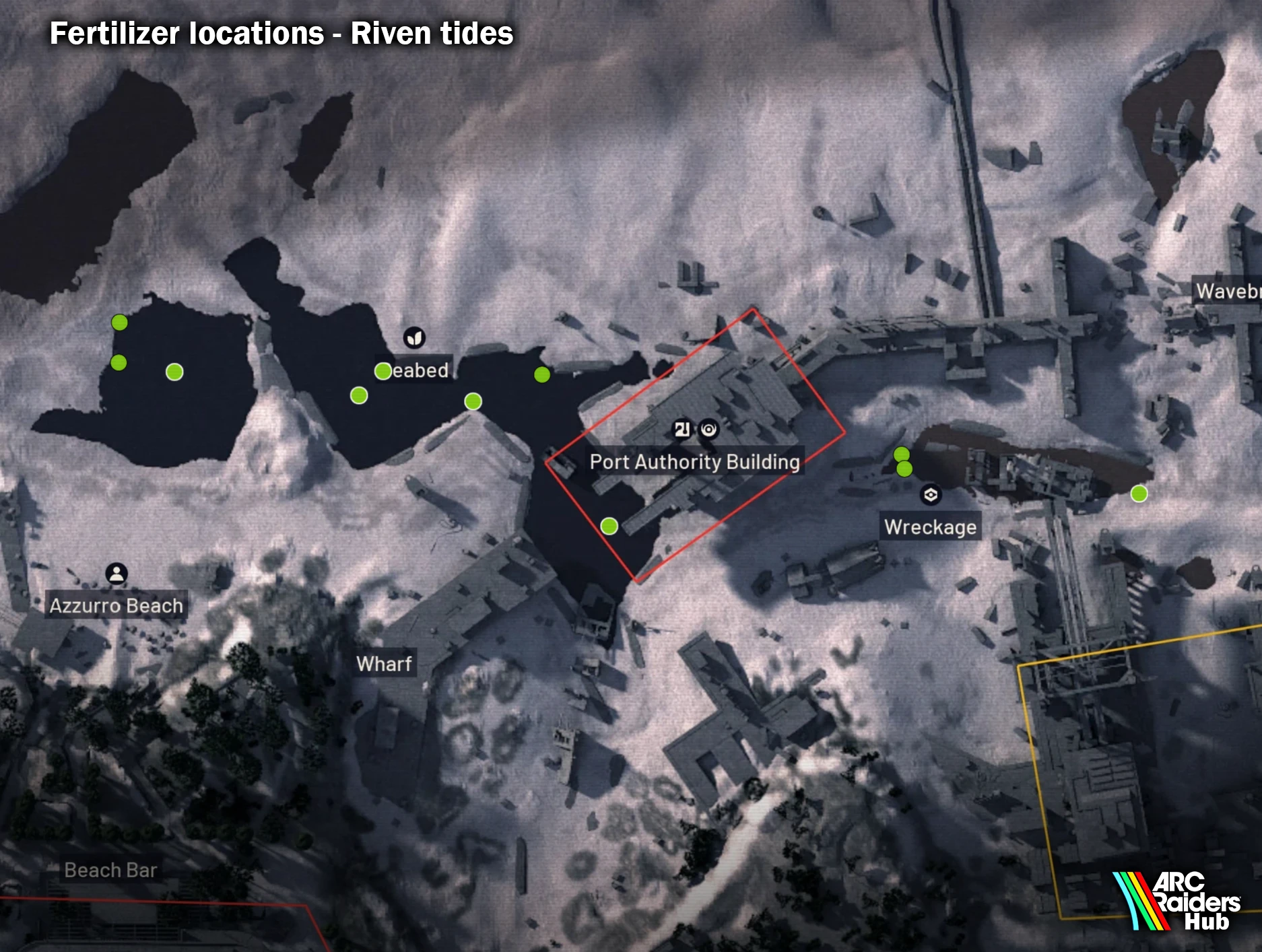Click the Azzurro Beach name tag
1262x952 pixels.
point(116,605)
